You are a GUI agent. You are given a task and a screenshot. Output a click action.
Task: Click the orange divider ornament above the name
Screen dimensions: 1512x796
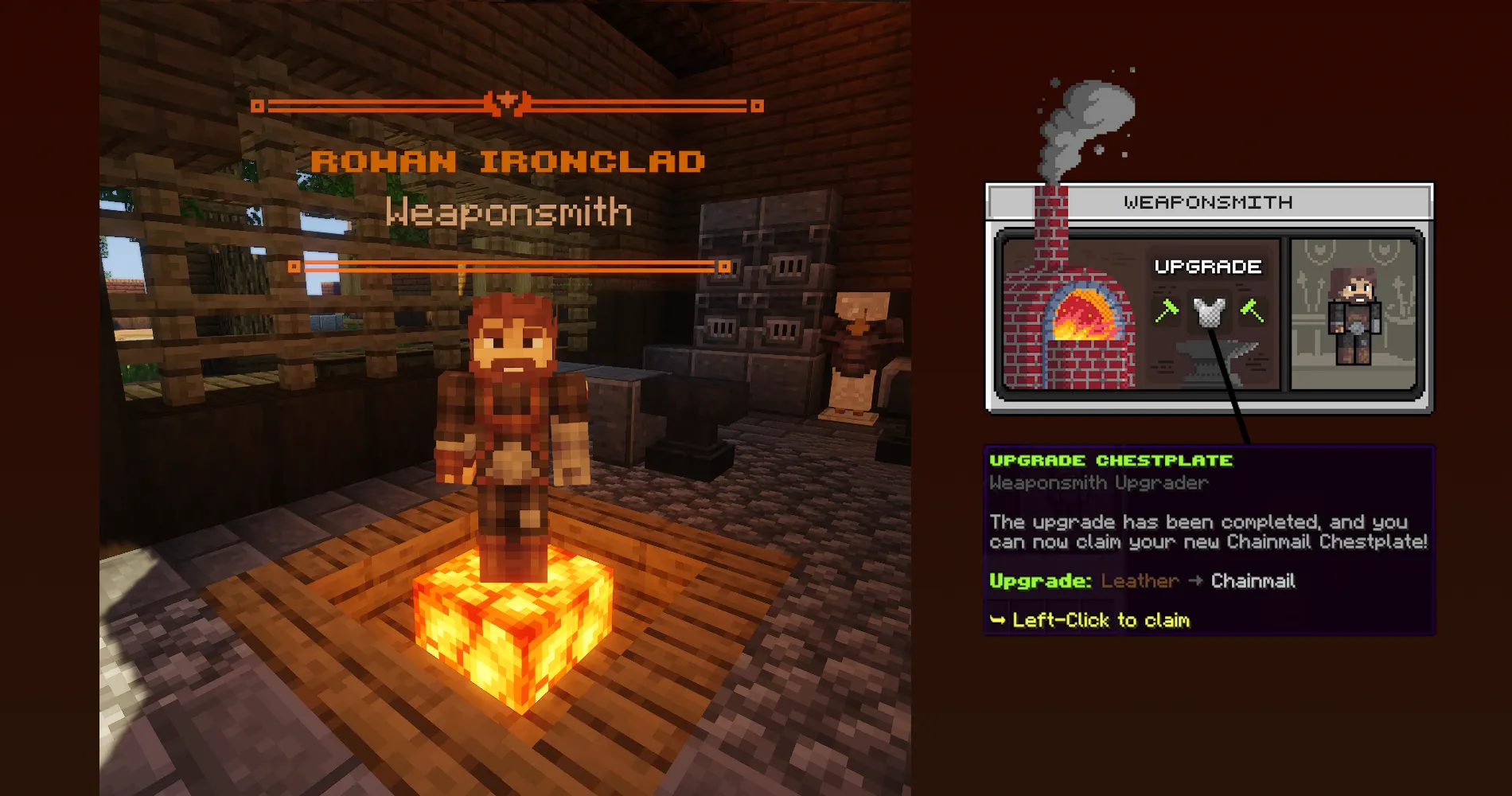click(507, 101)
